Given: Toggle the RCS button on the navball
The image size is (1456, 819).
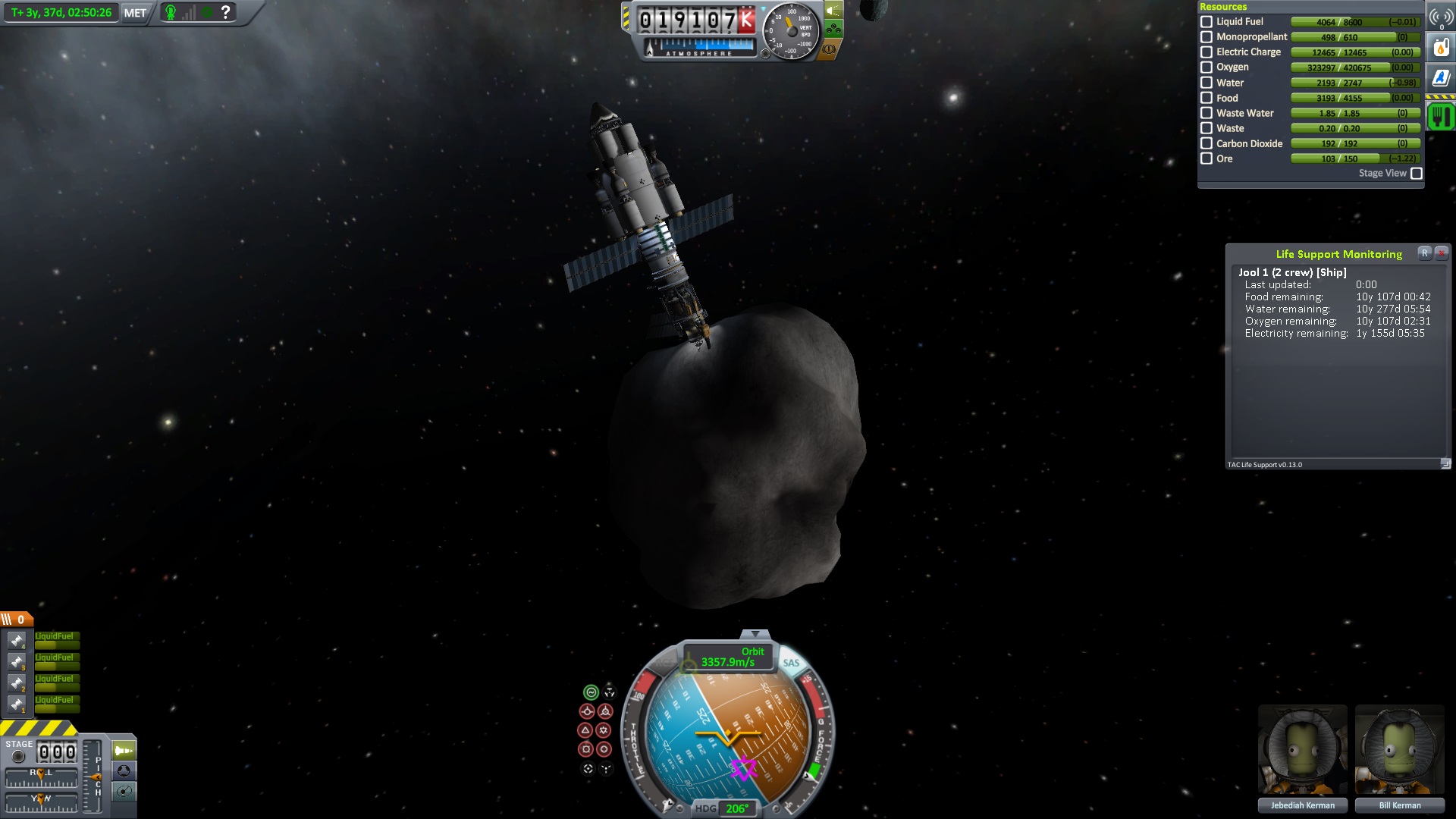Looking at the screenshot, I should coord(665,661).
